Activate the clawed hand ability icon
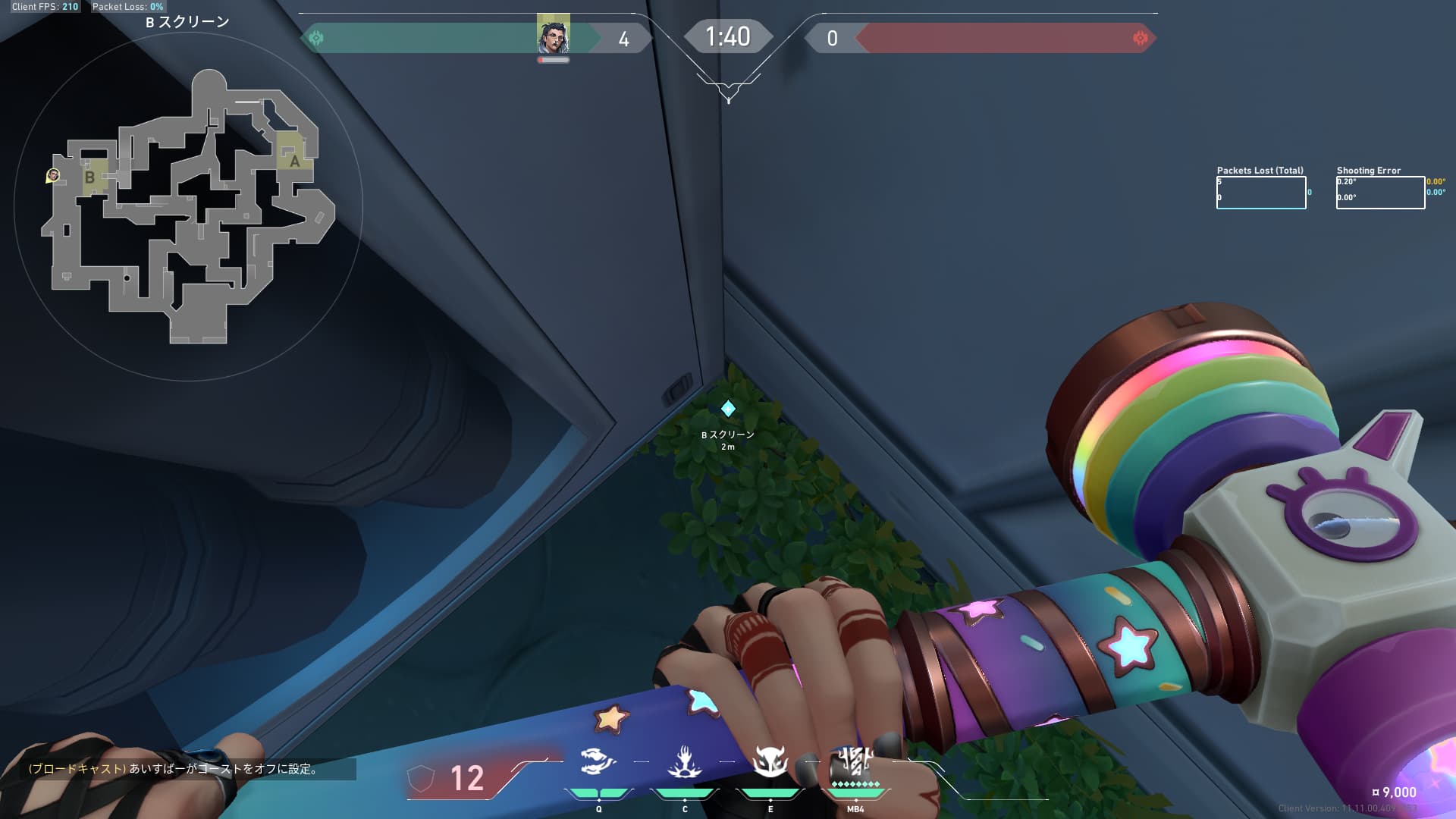The image size is (1456, 819). pos(684,761)
